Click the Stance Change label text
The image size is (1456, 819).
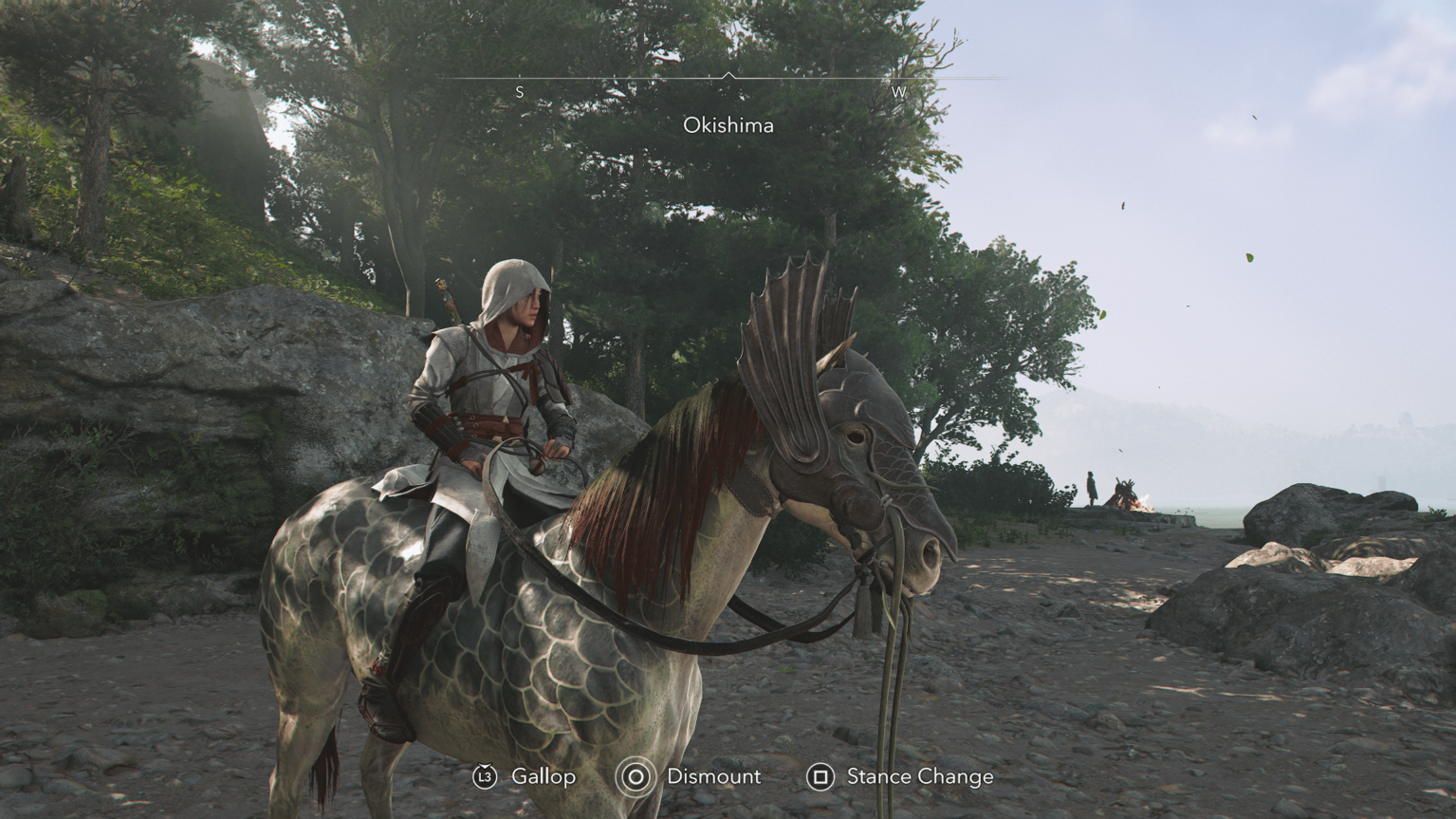(917, 776)
